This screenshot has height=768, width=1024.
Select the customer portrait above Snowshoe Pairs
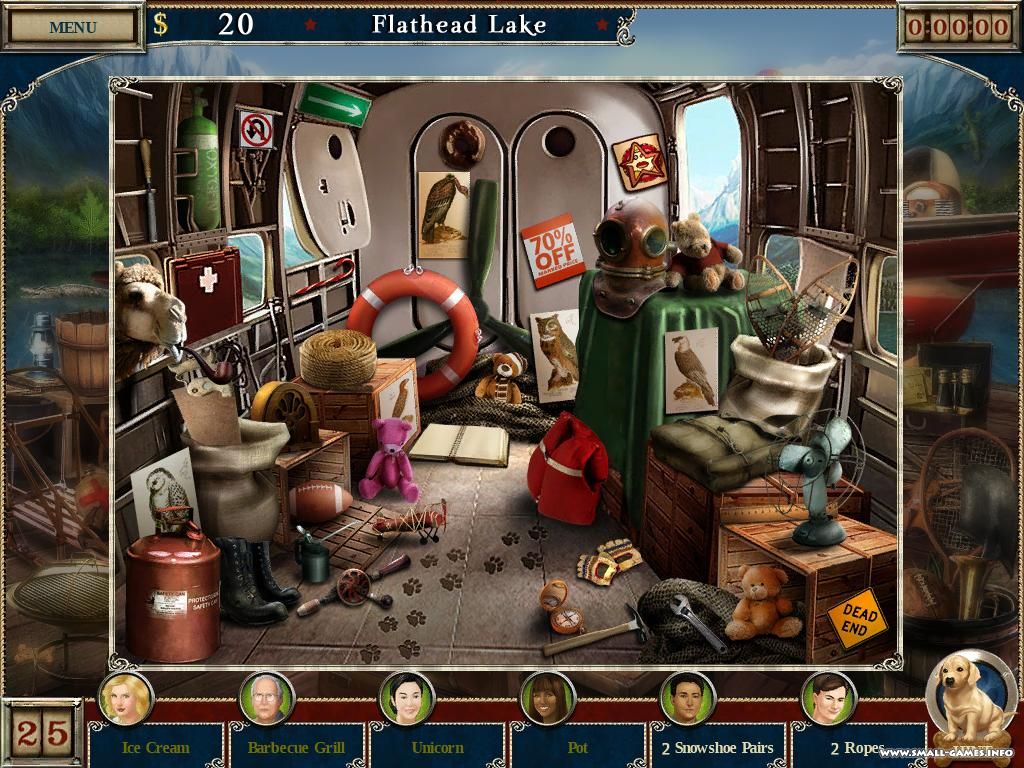pyautogui.click(x=688, y=696)
